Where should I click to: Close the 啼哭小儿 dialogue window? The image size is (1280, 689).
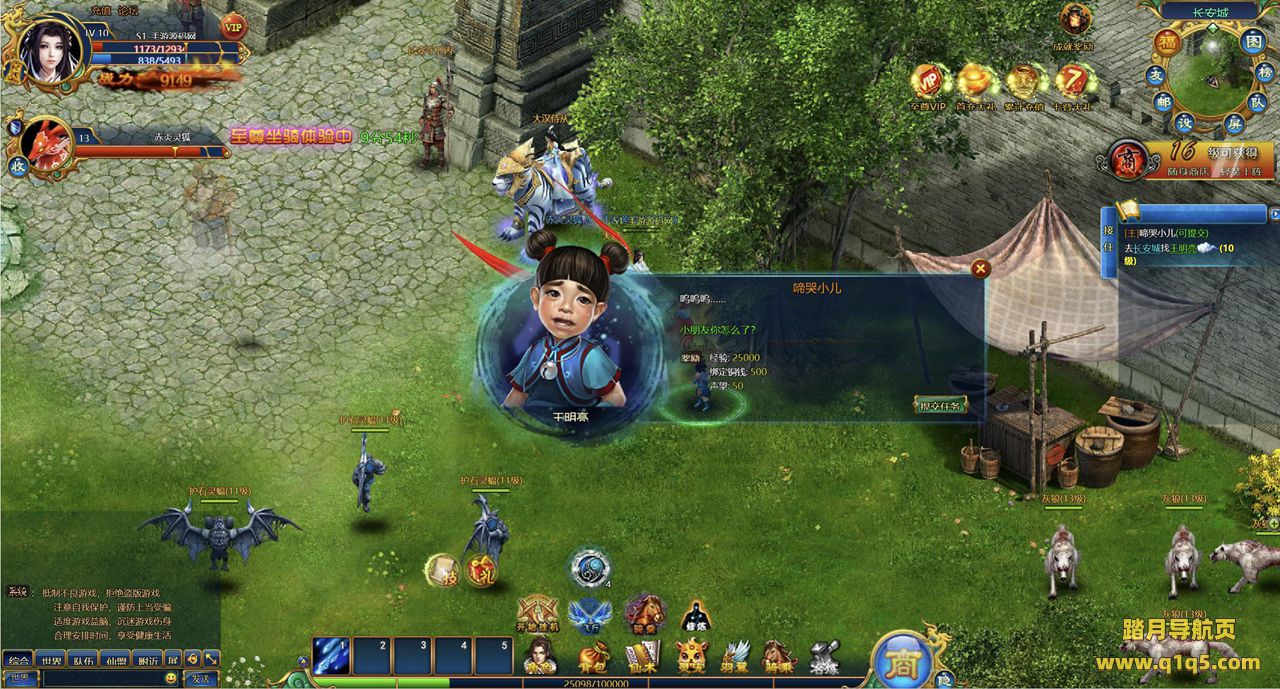point(981,268)
